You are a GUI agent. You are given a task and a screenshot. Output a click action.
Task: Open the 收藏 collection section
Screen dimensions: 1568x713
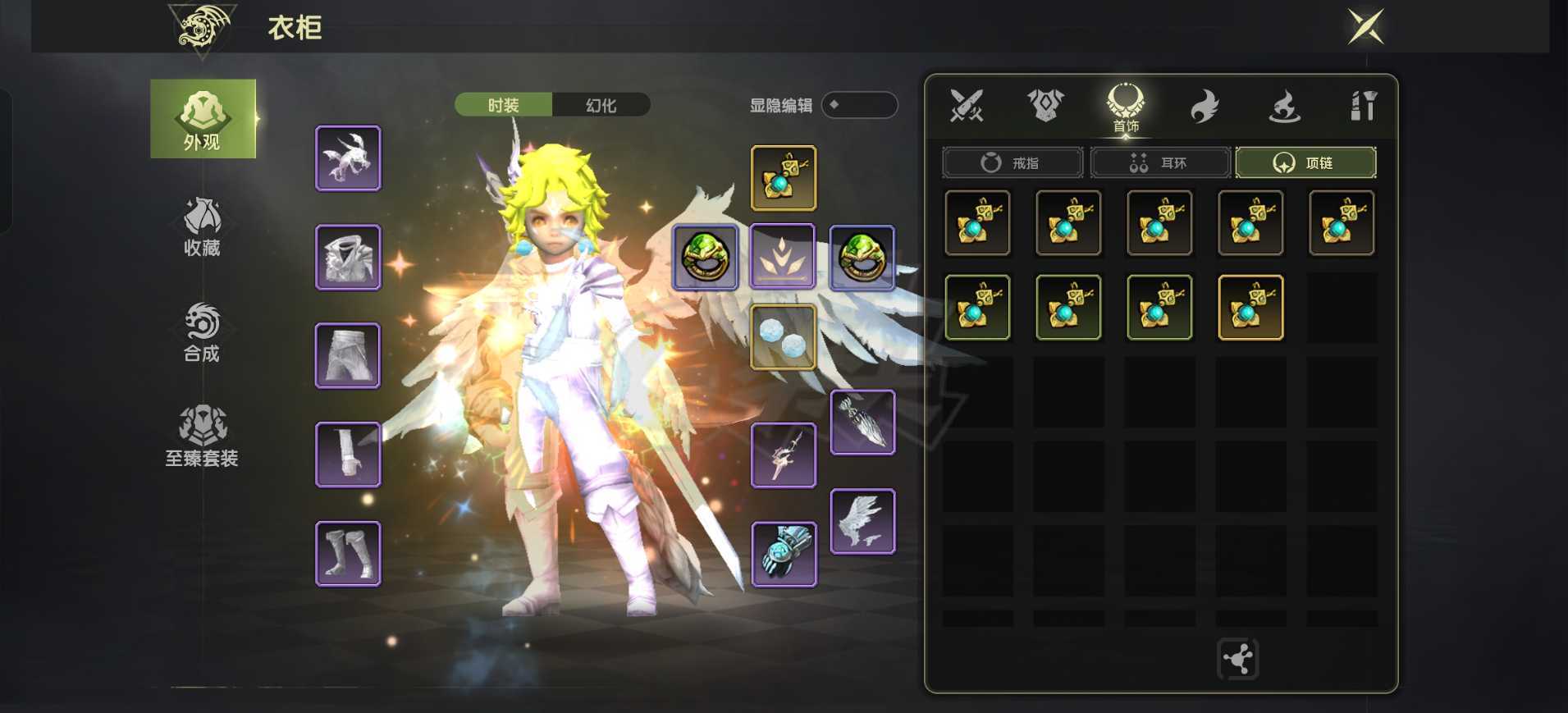(x=203, y=226)
